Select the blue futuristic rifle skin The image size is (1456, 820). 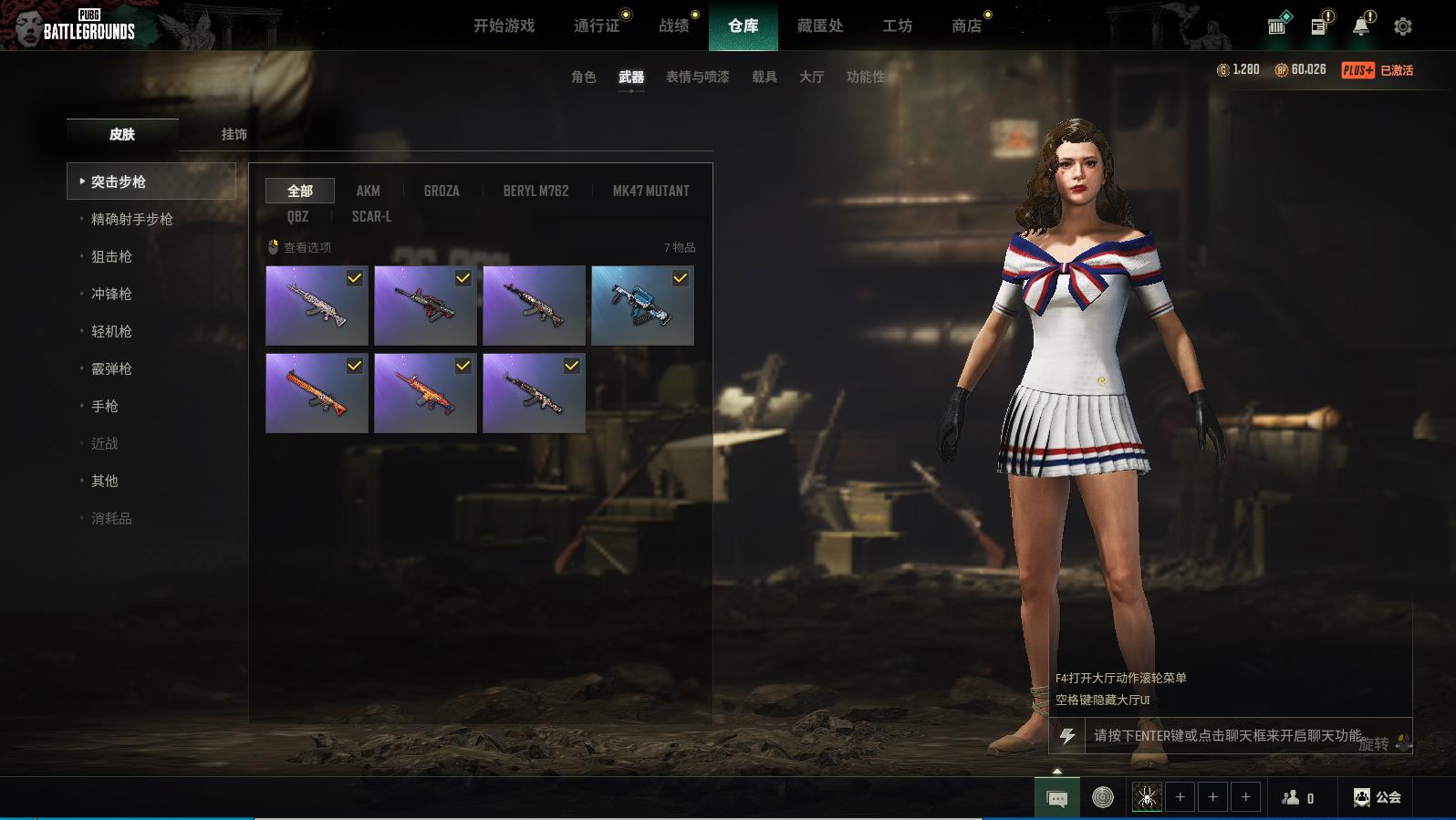tap(642, 306)
